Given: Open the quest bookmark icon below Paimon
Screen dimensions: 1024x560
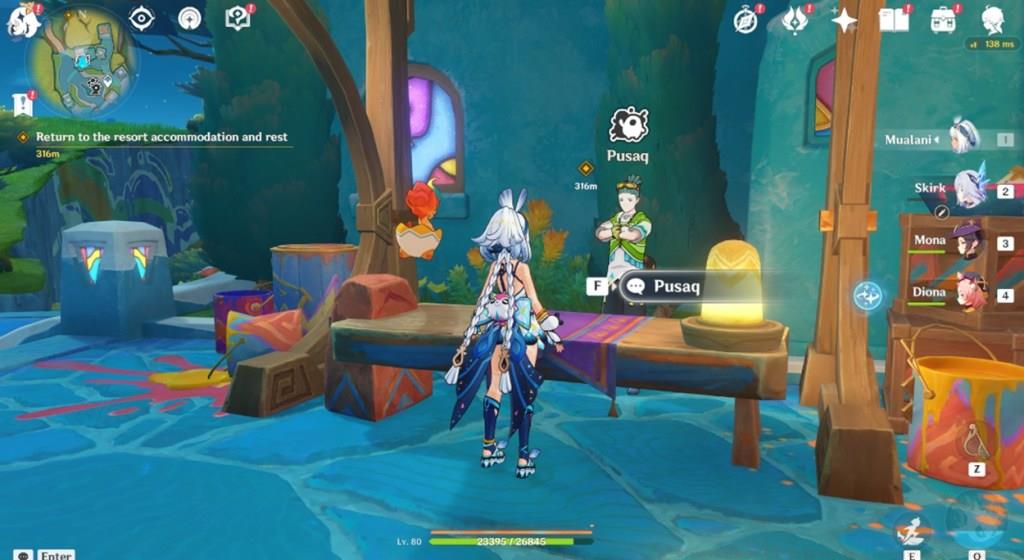Looking at the screenshot, I should point(23,104).
